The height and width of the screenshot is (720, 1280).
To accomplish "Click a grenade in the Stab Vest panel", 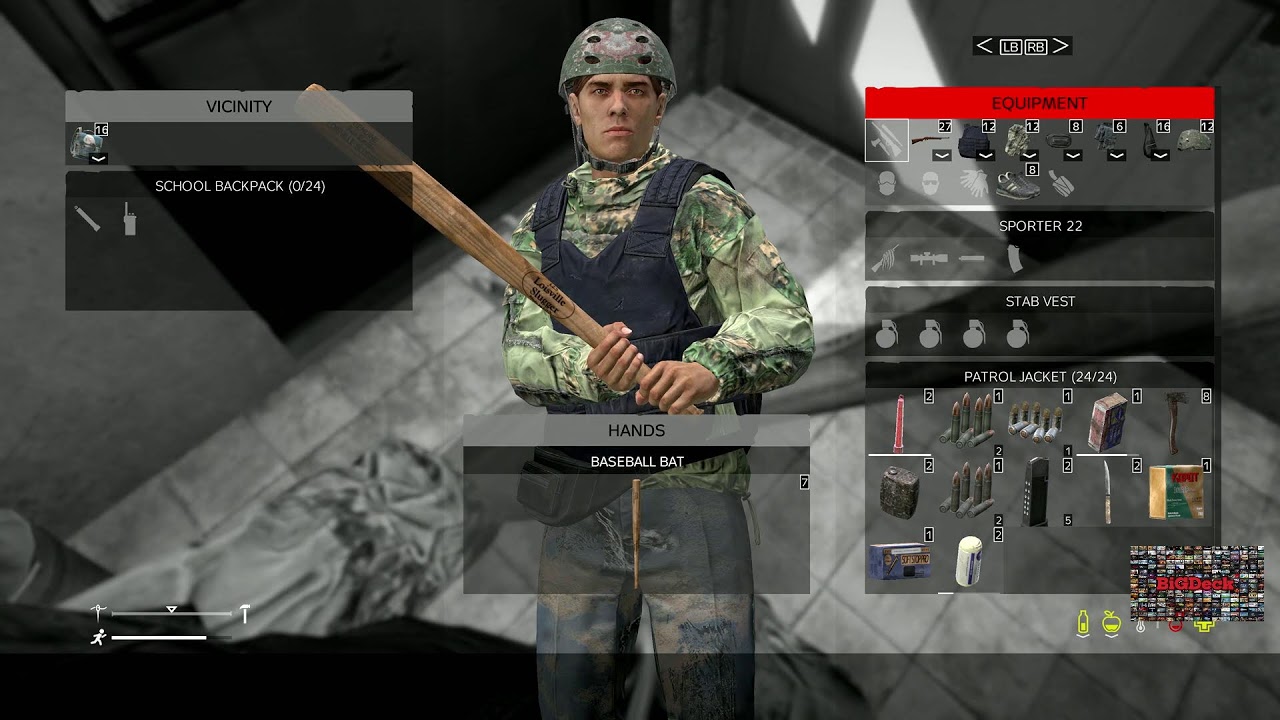I will (890, 336).
